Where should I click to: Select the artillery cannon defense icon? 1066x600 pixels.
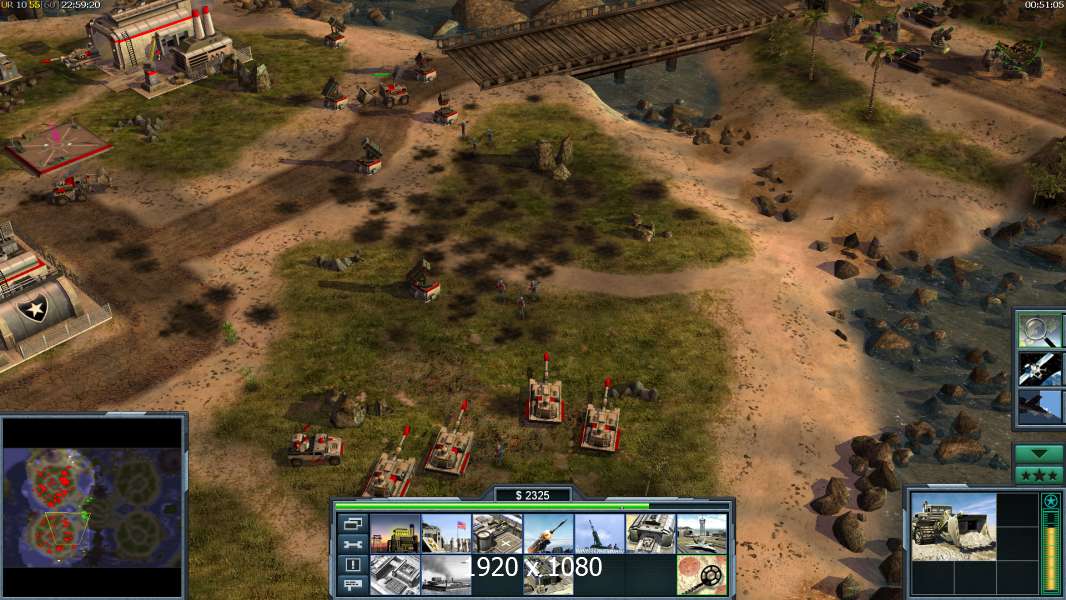tap(599, 534)
